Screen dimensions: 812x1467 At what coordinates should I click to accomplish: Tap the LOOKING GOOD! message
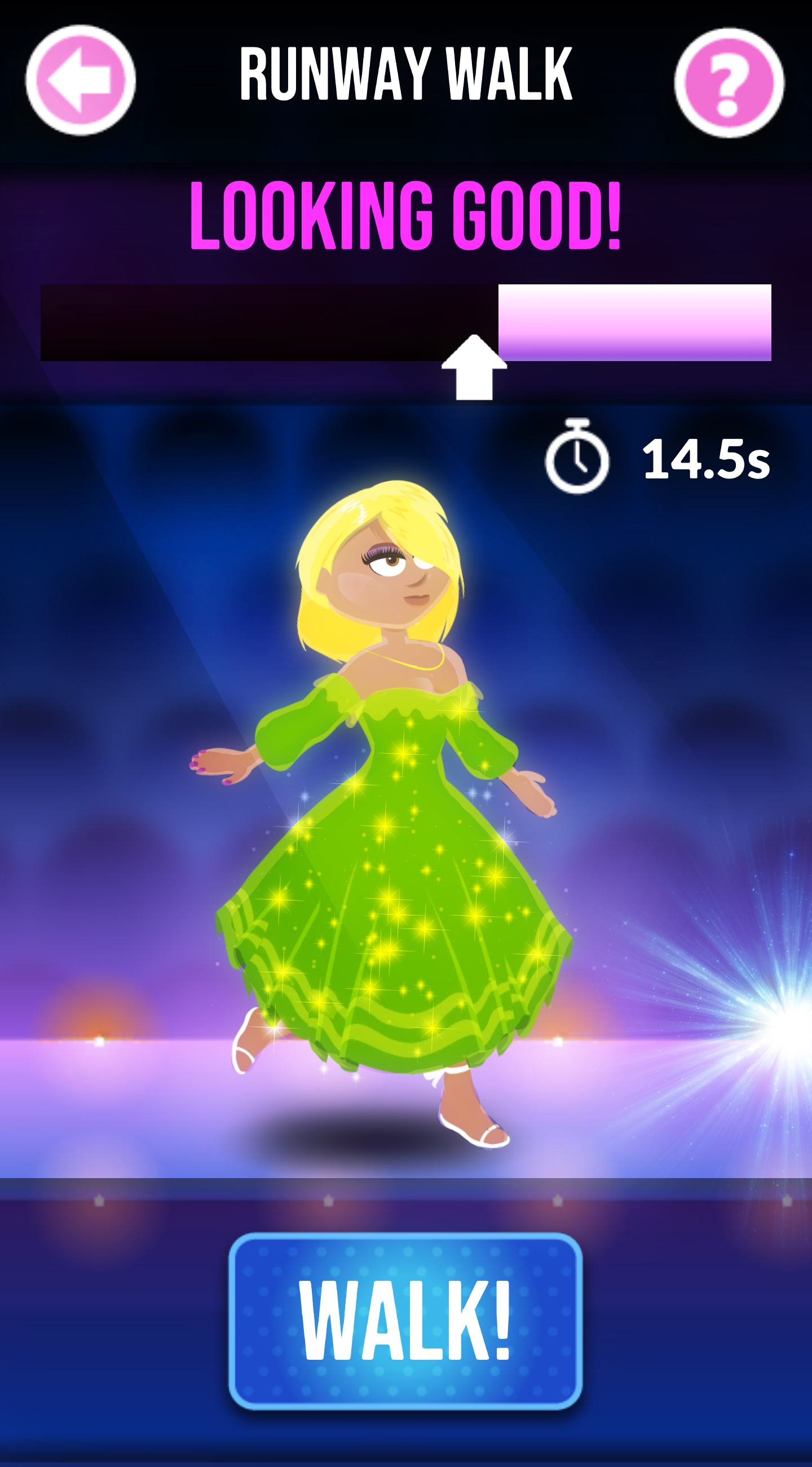[x=405, y=216]
